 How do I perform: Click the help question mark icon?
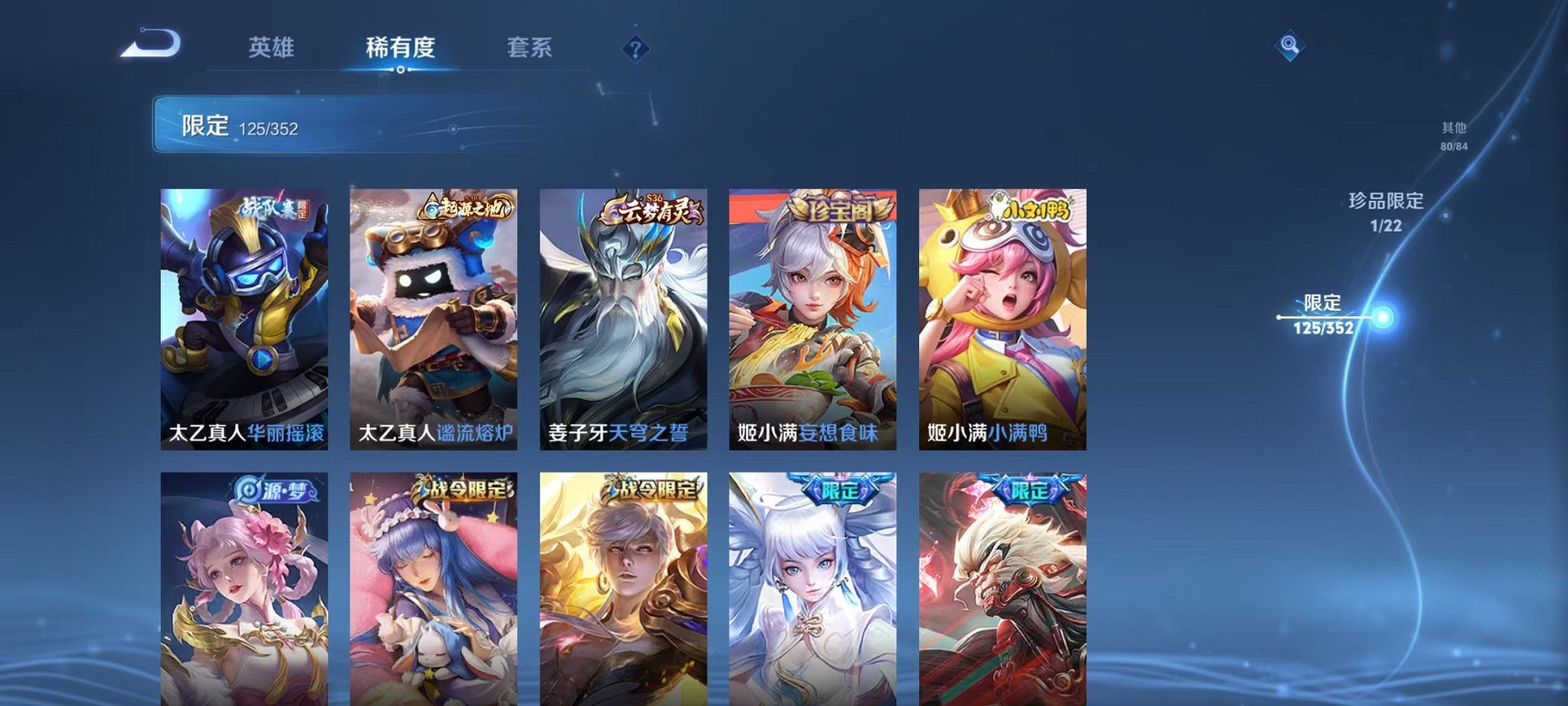point(635,50)
